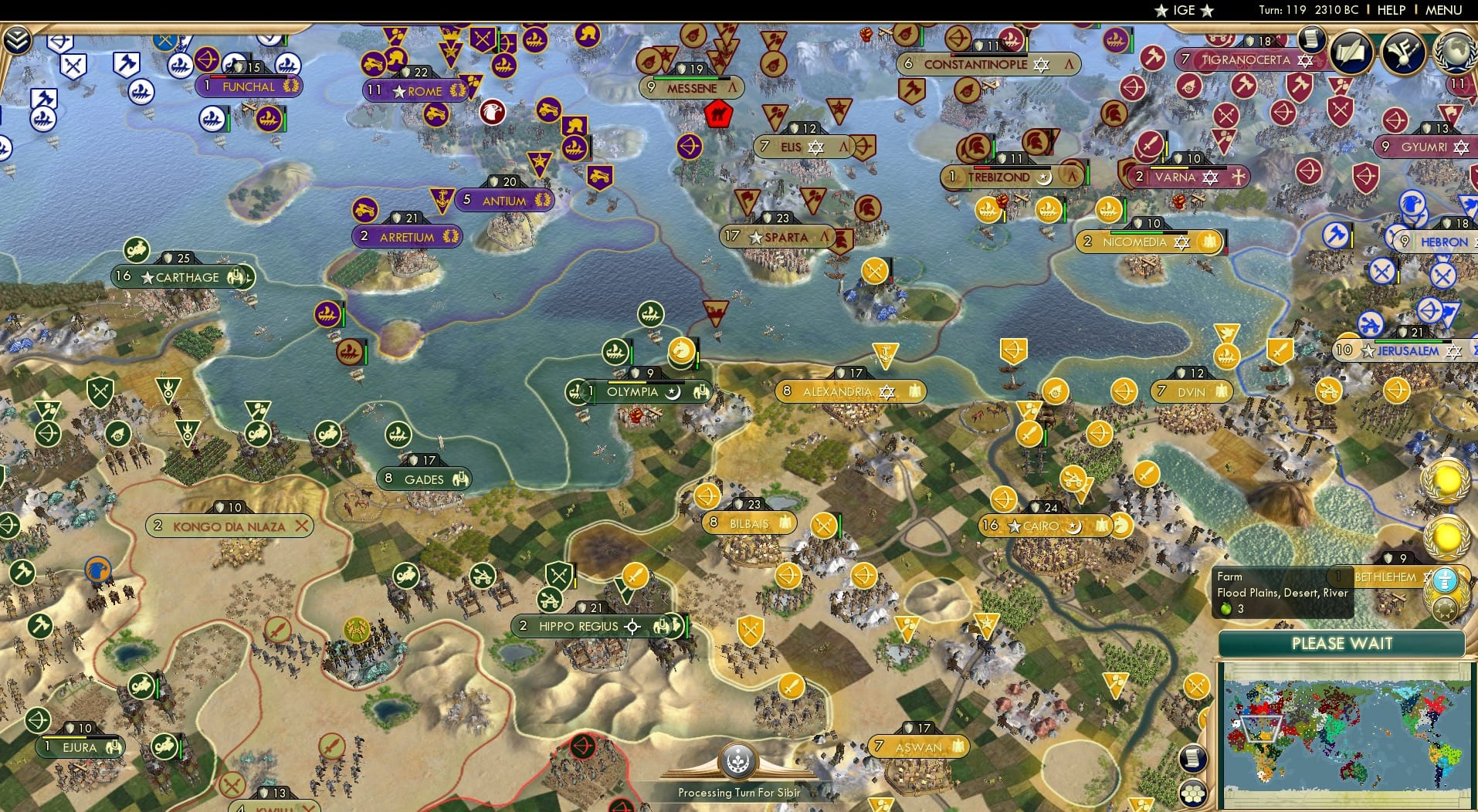Open the notifications scroll in the top-right corner
The width and height of the screenshot is (1478, 812).
click(1310, 39)
